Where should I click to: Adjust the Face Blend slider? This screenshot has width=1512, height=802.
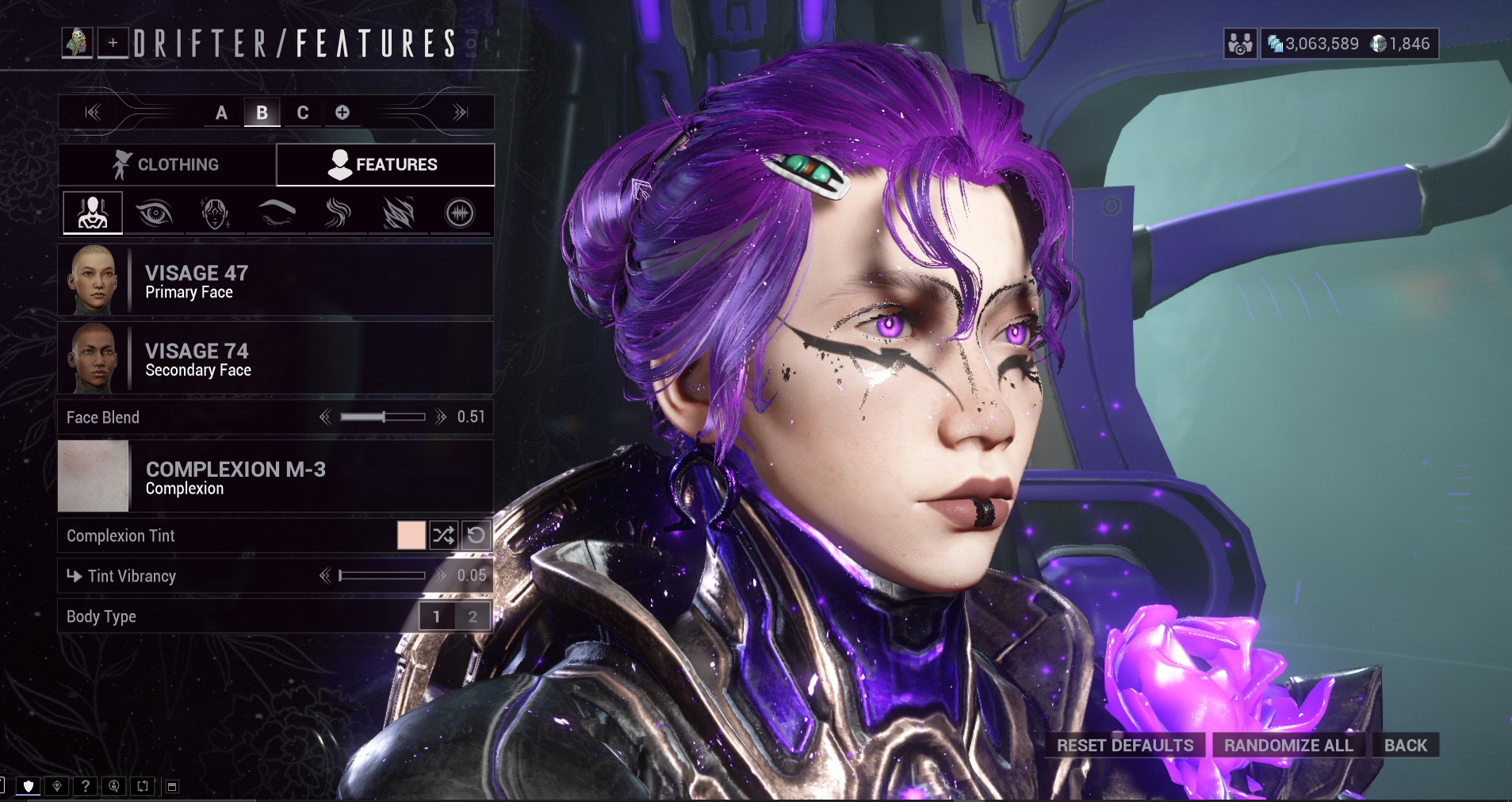383,417
